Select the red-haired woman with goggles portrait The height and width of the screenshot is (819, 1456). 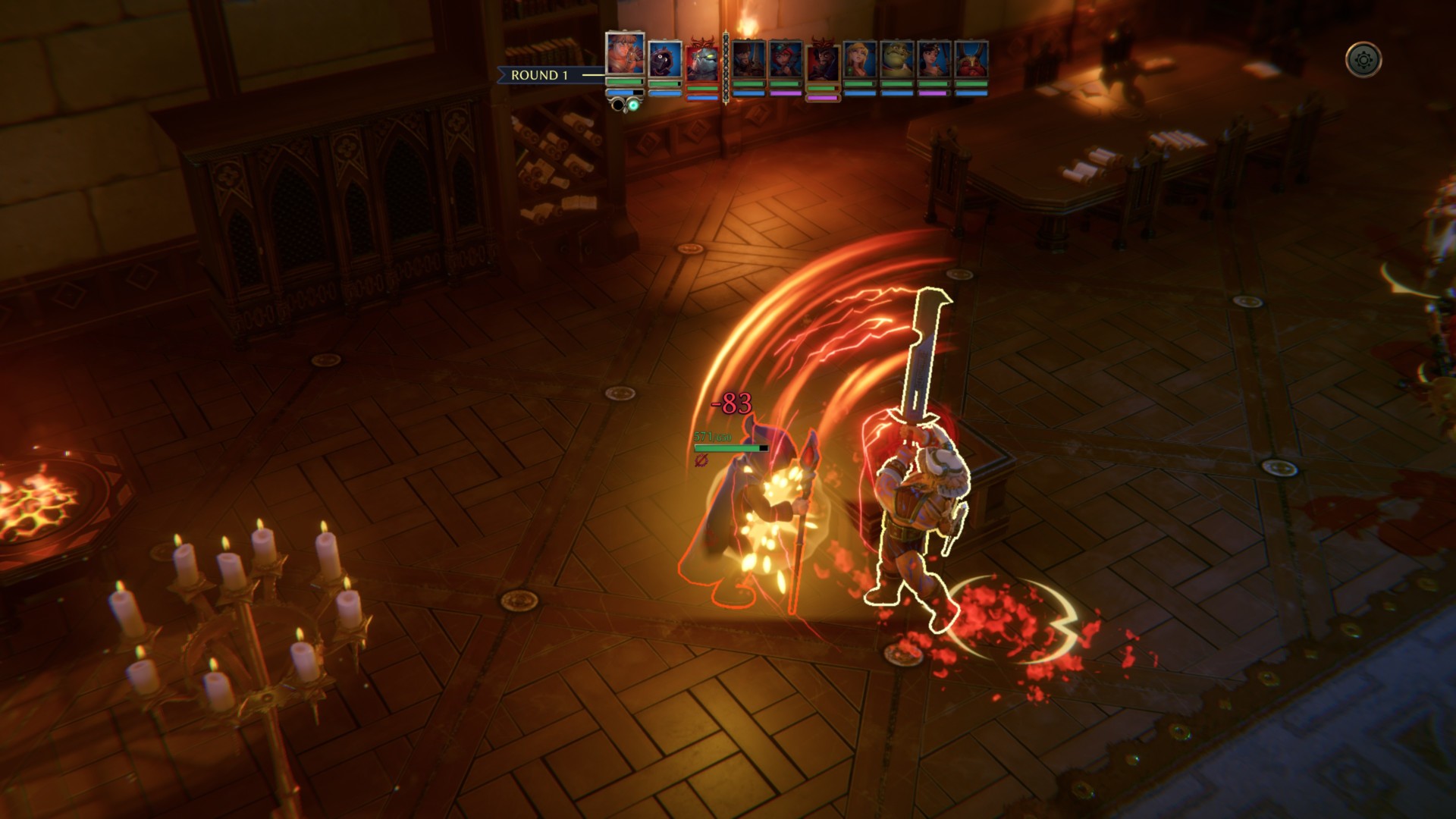786,61
